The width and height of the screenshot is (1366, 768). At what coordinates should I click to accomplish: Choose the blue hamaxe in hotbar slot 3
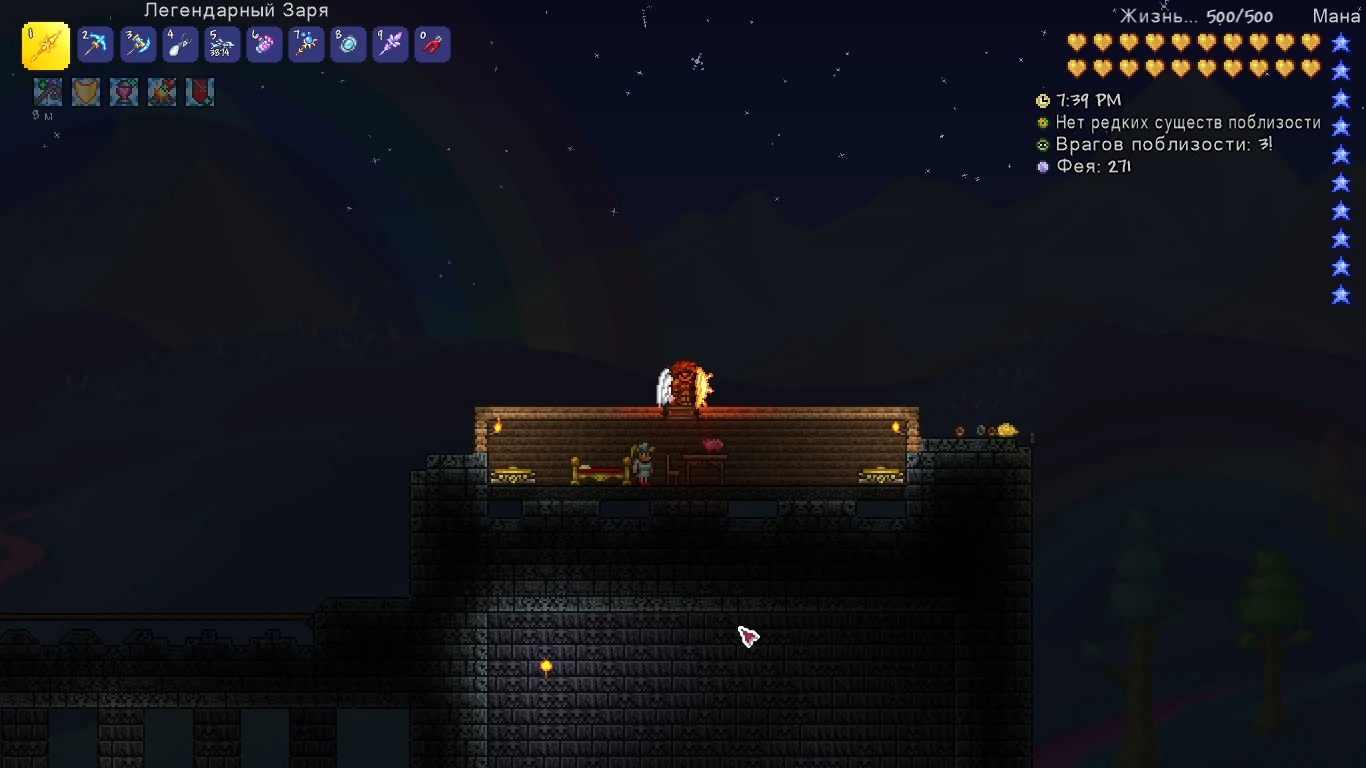(x=138, y=45)
